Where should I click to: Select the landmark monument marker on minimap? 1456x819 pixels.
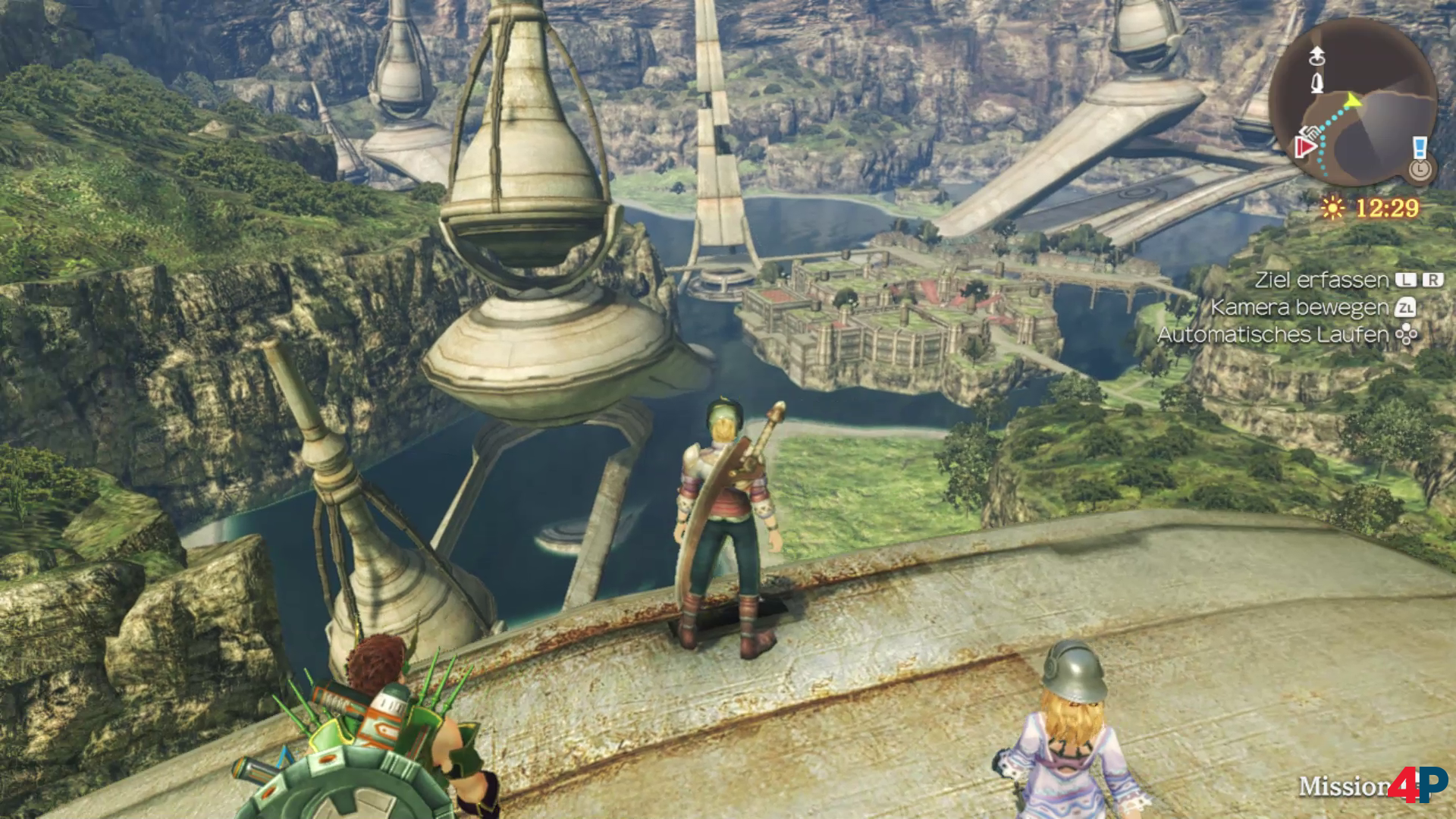(x=1317, y=83)
